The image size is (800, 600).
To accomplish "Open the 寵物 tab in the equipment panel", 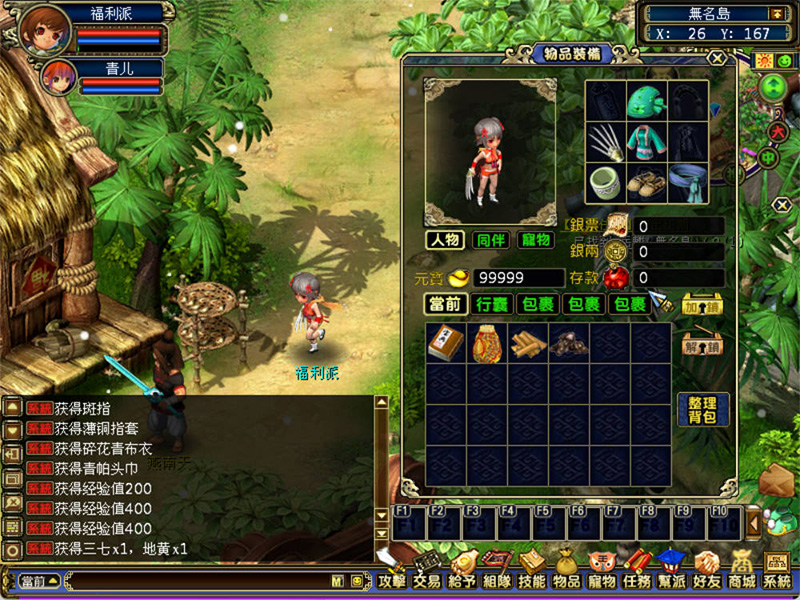I will (536, 240).
